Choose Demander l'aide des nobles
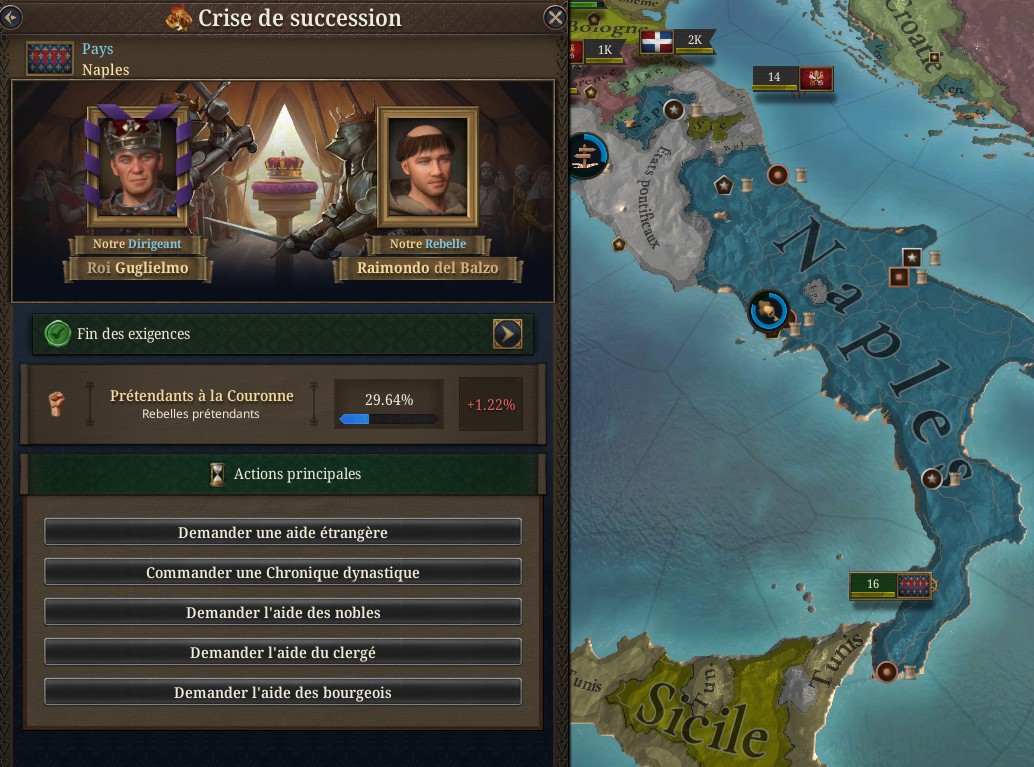 pos(283,612)
